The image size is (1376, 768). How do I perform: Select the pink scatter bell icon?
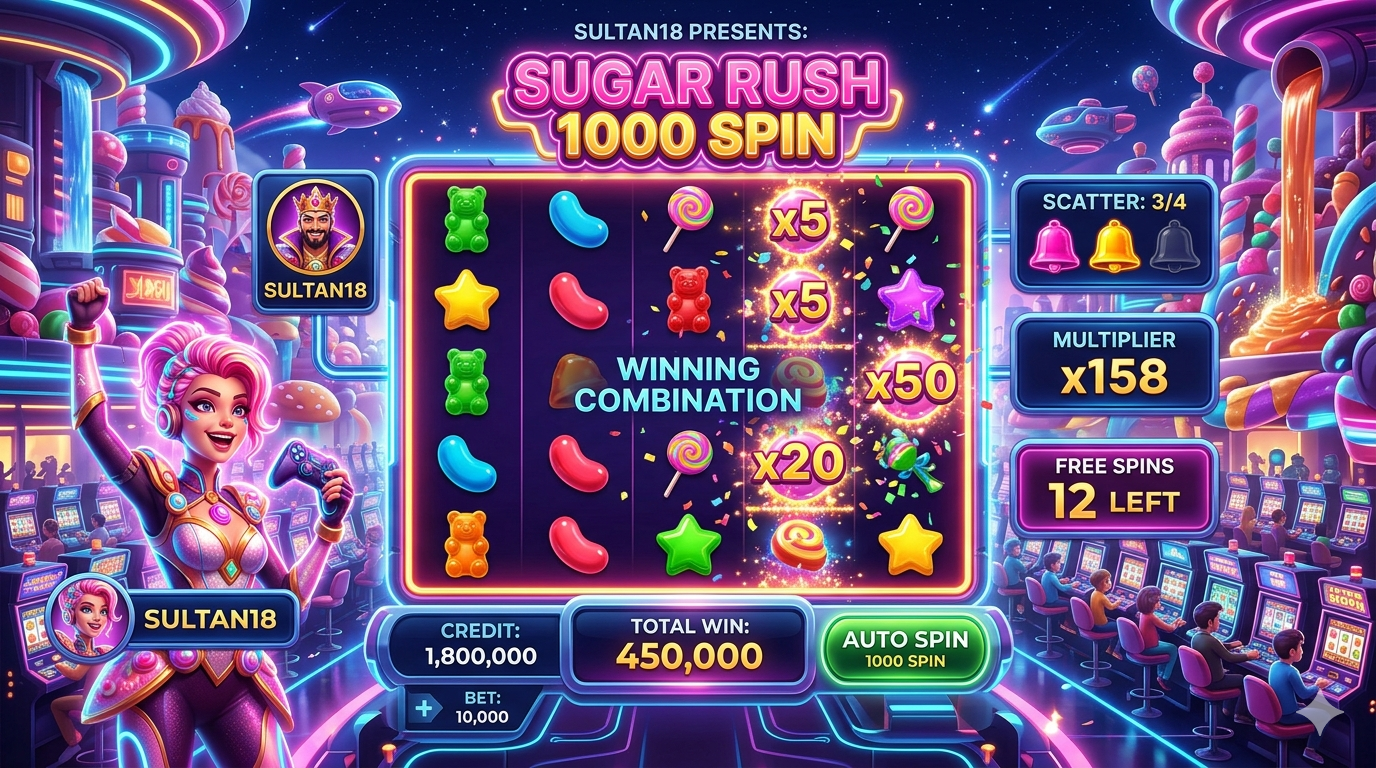point(1055,247)
